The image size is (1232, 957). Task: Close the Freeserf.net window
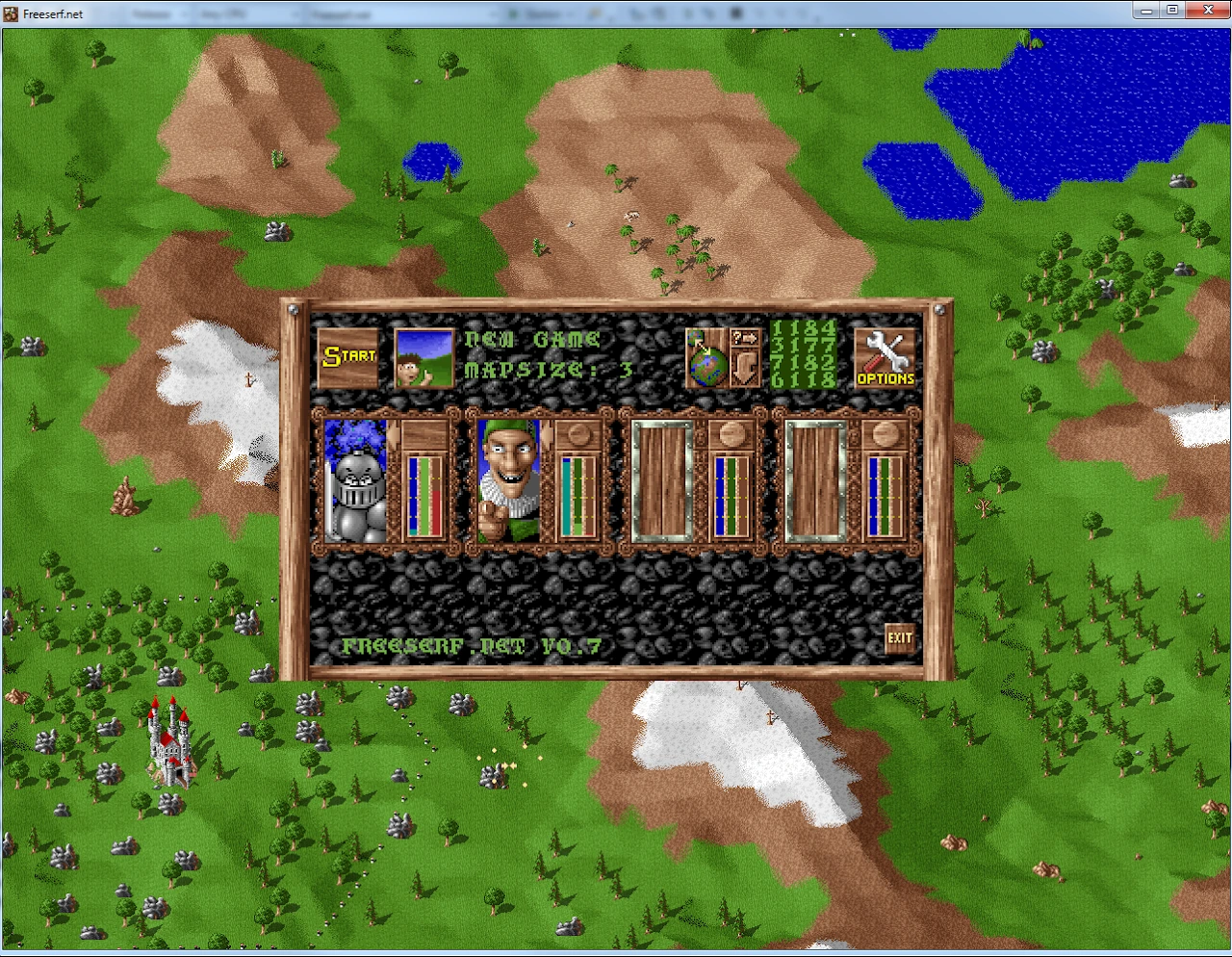[1208, 11]
